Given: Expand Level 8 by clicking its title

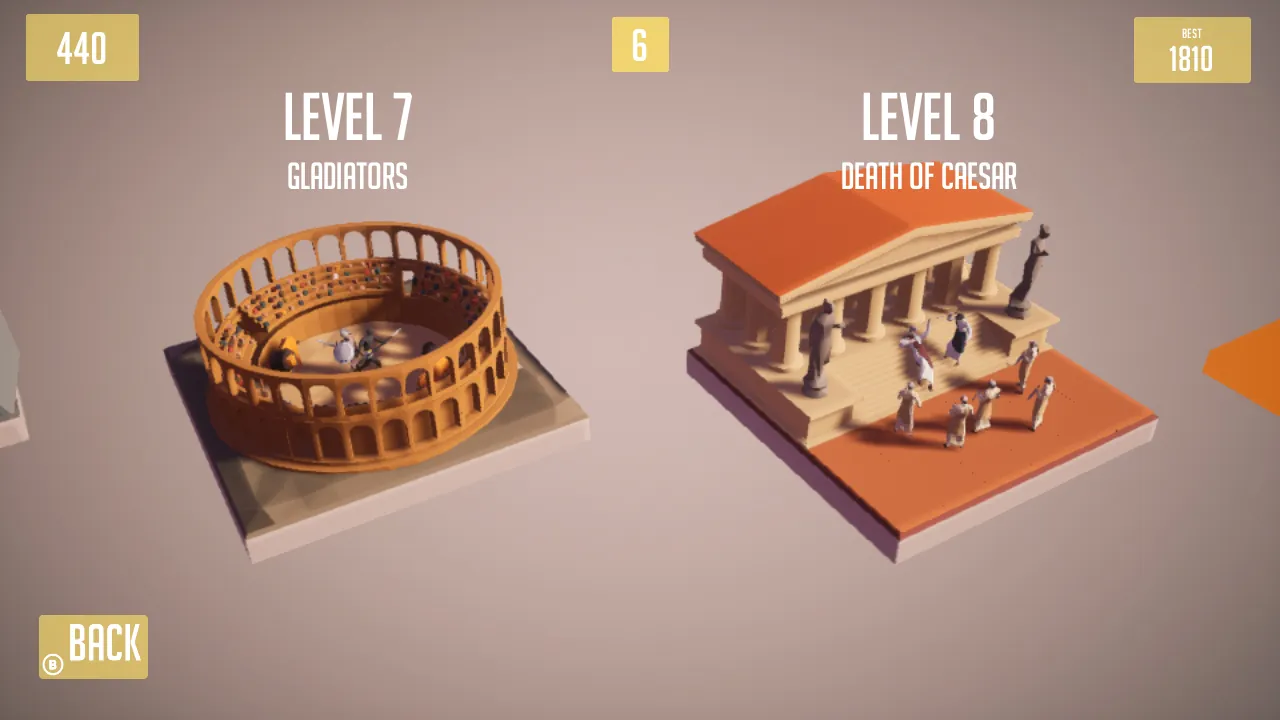Looking at the screenshot, I should coord(927,115).
